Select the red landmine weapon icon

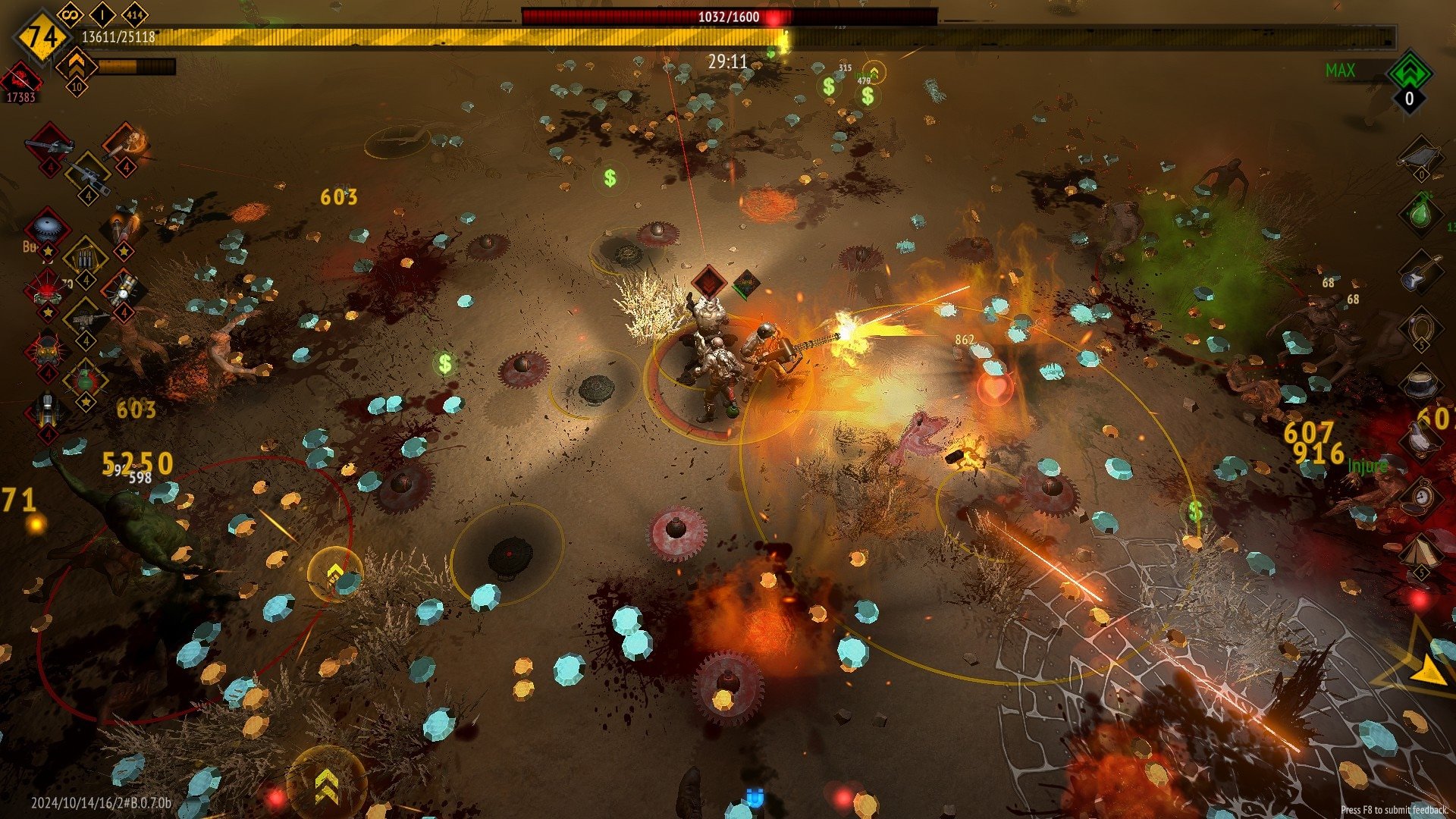pyautogui.click(x=47, y=289)
